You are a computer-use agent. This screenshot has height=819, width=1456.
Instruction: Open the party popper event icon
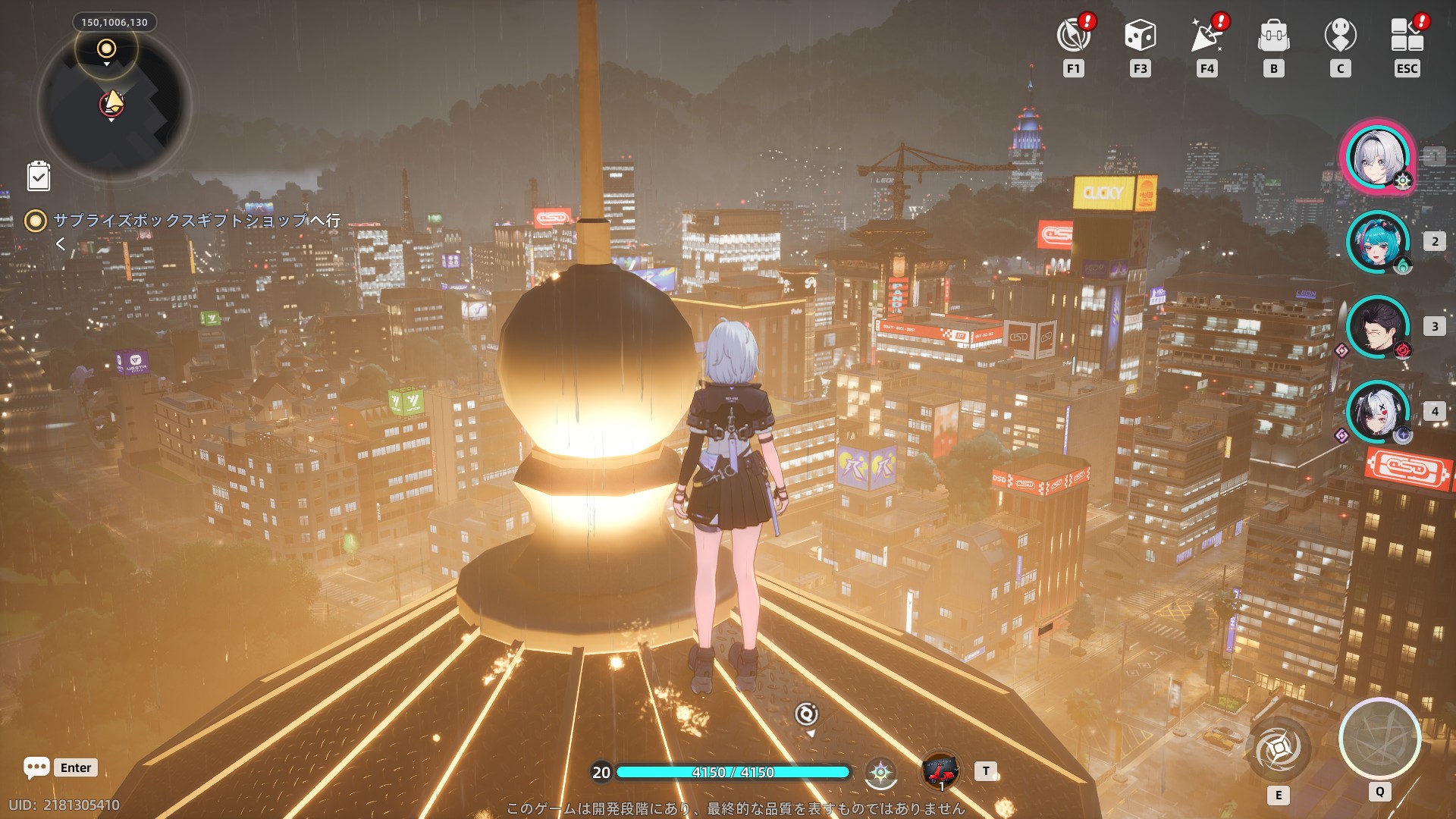[1207, 36]
